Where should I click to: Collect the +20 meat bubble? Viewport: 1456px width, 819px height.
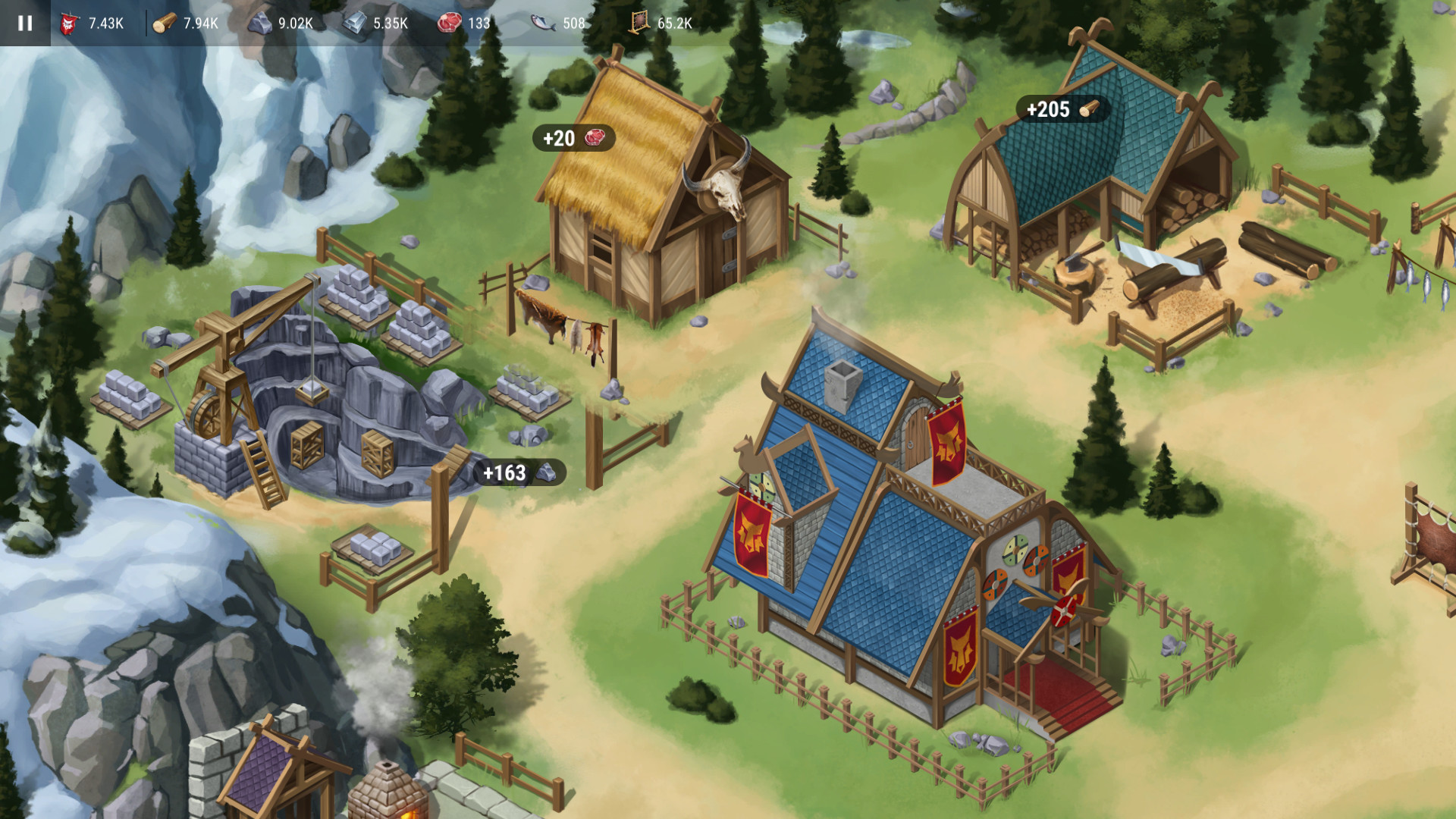573,138
